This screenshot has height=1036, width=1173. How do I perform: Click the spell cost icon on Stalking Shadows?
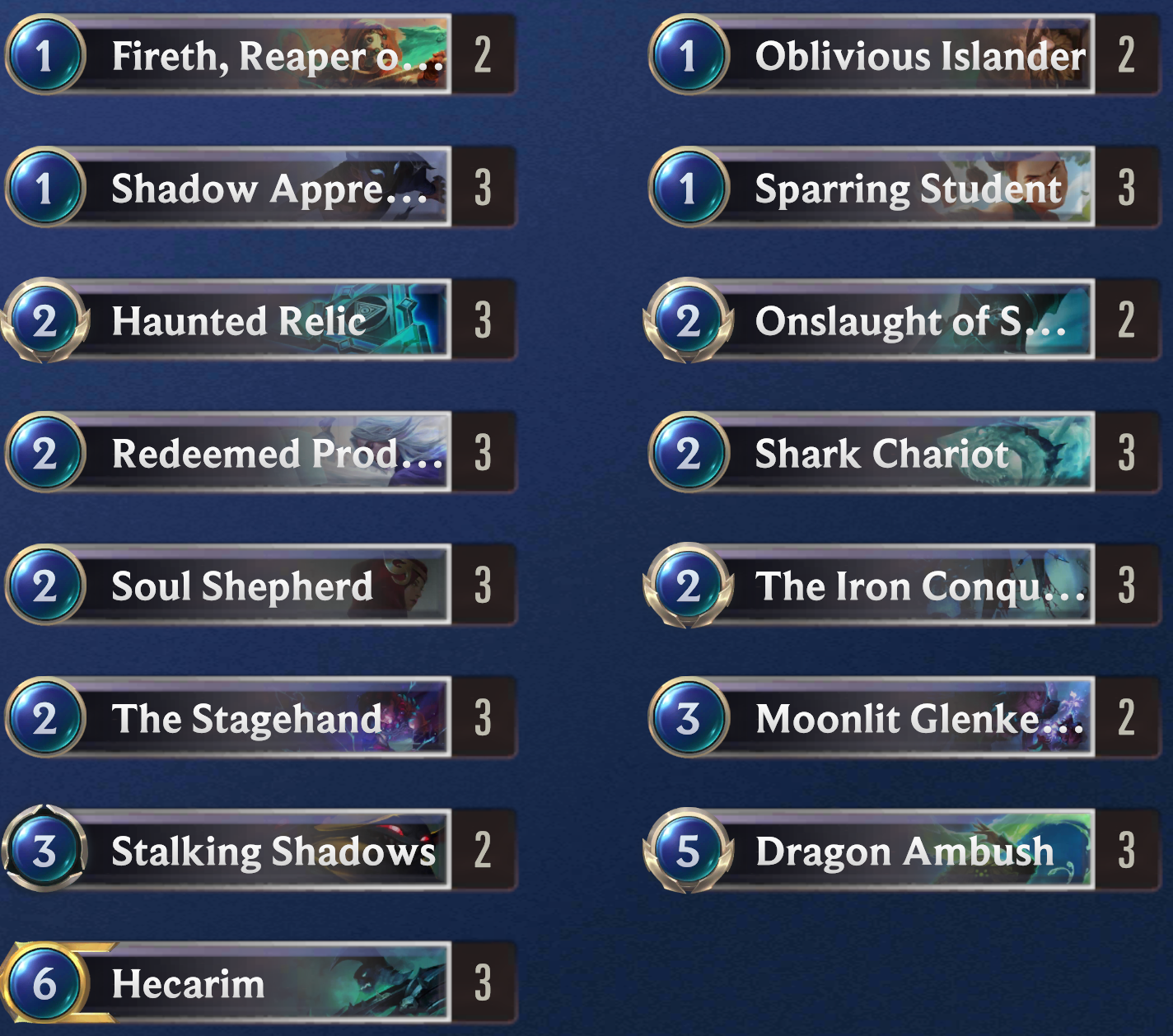click(x=45, y=852)
